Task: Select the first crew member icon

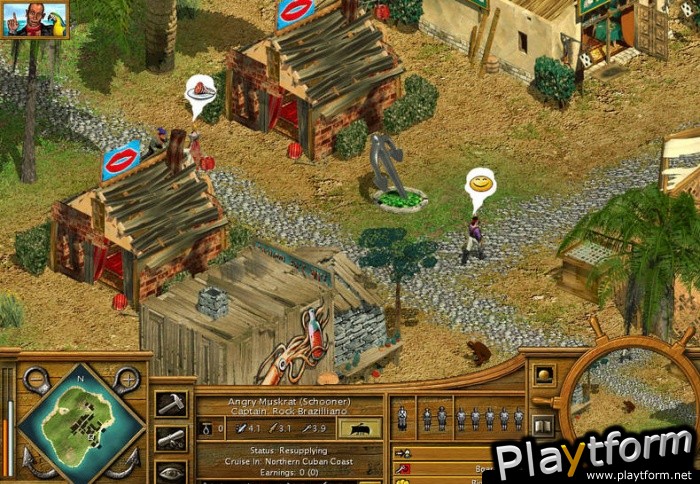Action: pyautogui.click(x=402, y=418)
